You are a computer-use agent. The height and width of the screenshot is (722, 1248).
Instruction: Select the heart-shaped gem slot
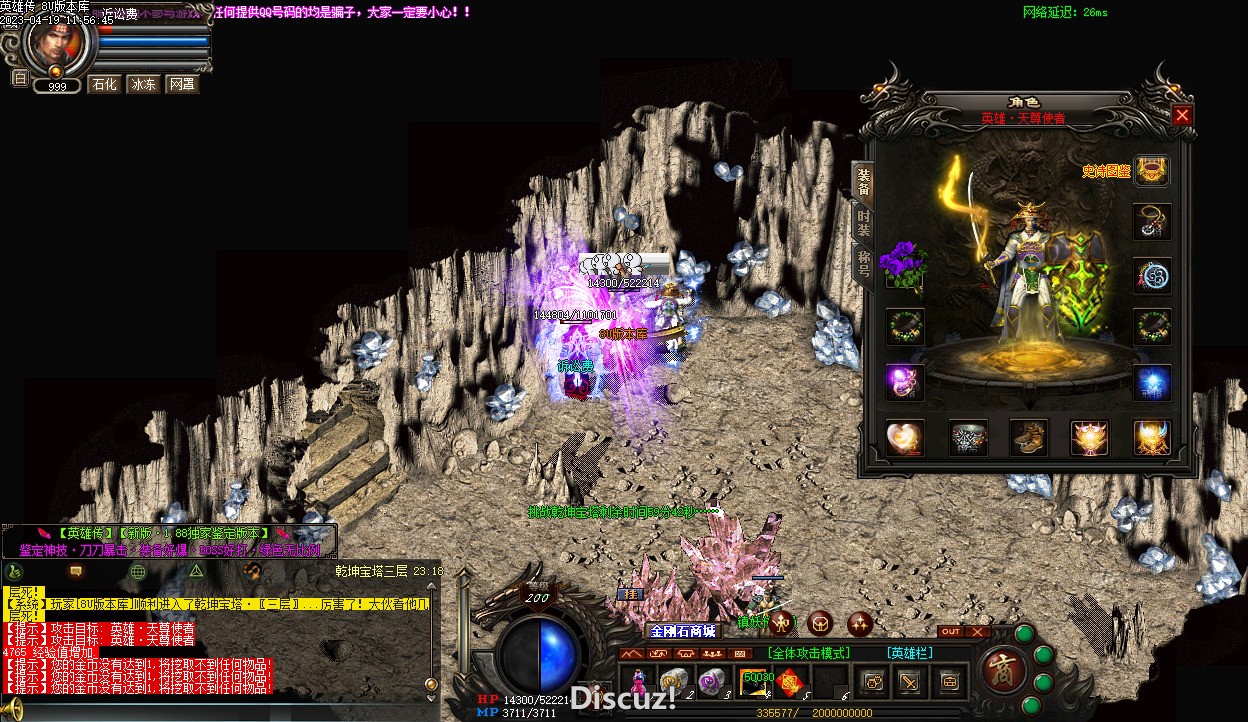(905, 437)
